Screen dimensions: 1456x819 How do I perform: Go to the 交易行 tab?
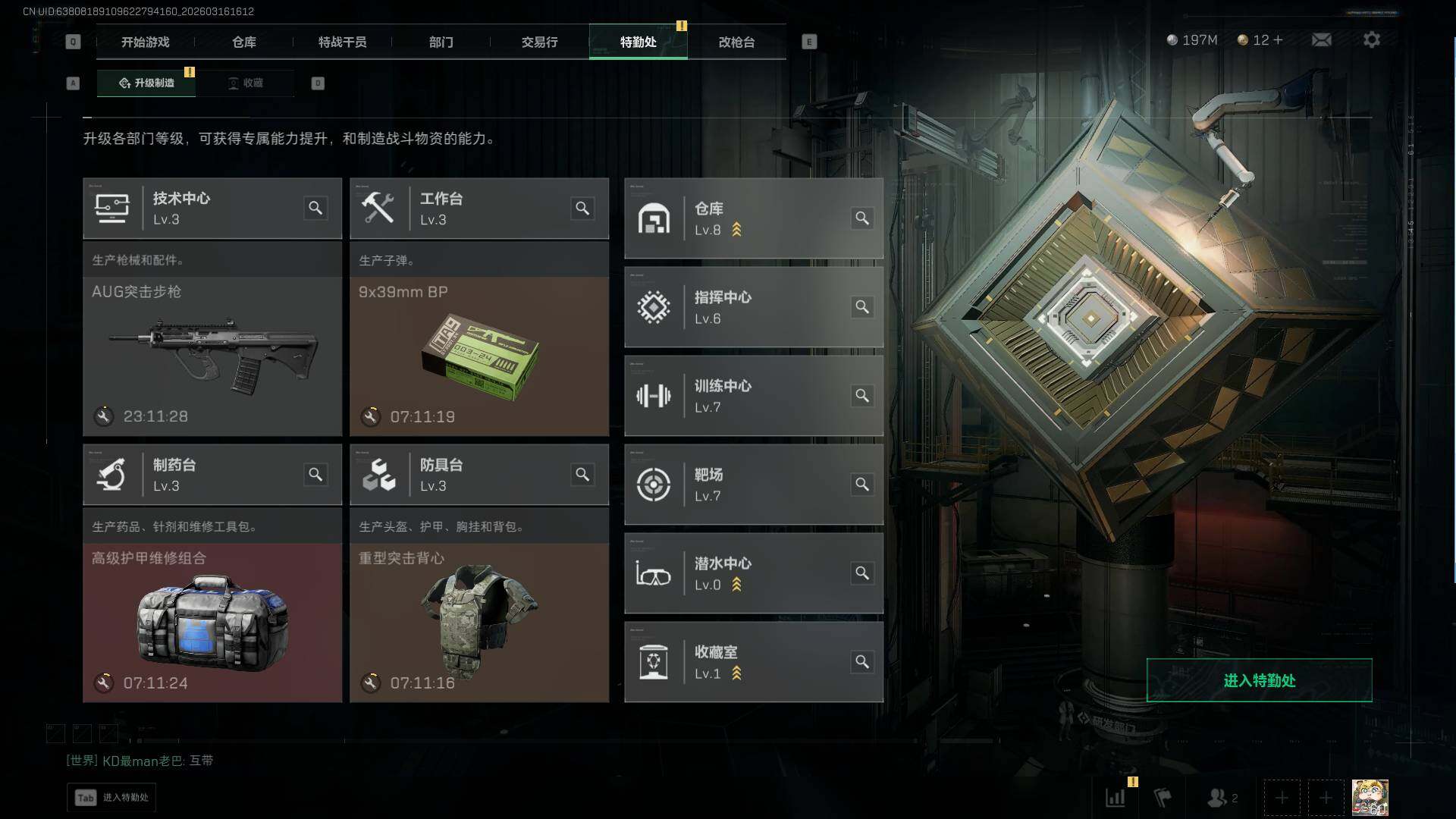[539, 42]
